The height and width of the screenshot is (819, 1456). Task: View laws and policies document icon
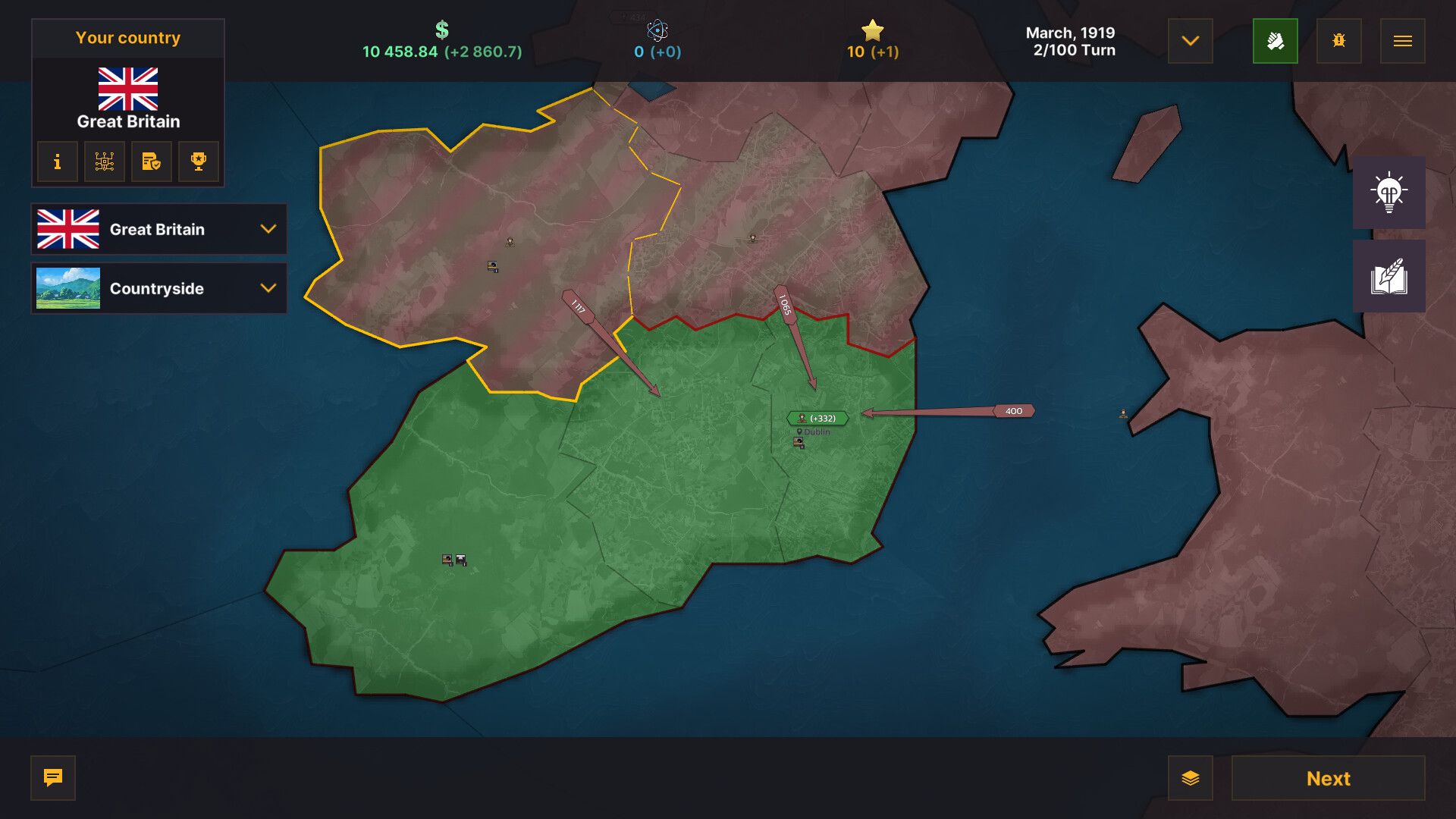tap(151, 162)
